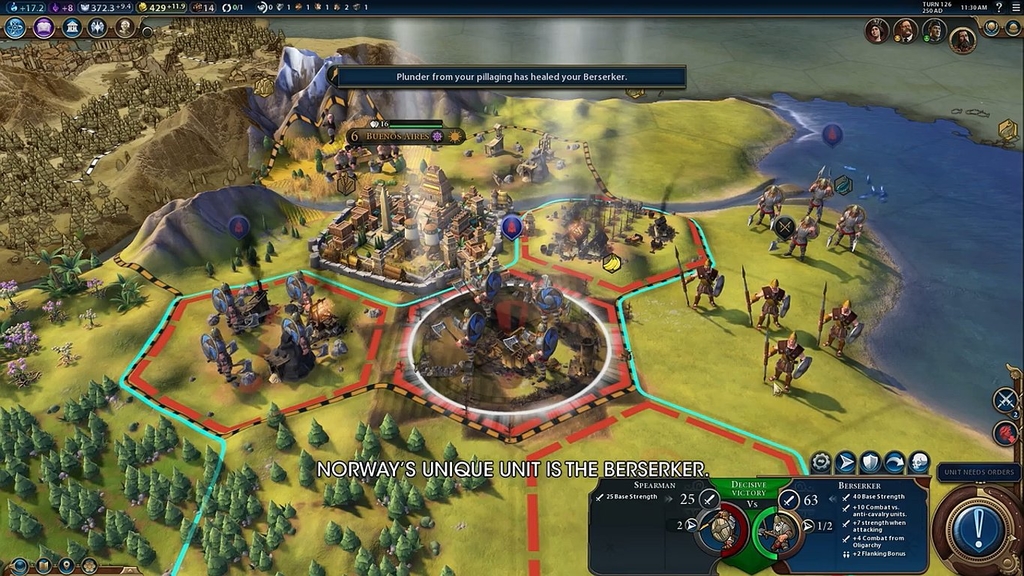Select the bearded player leader portrait
The image size is (1024, 576).
(962, 38)
